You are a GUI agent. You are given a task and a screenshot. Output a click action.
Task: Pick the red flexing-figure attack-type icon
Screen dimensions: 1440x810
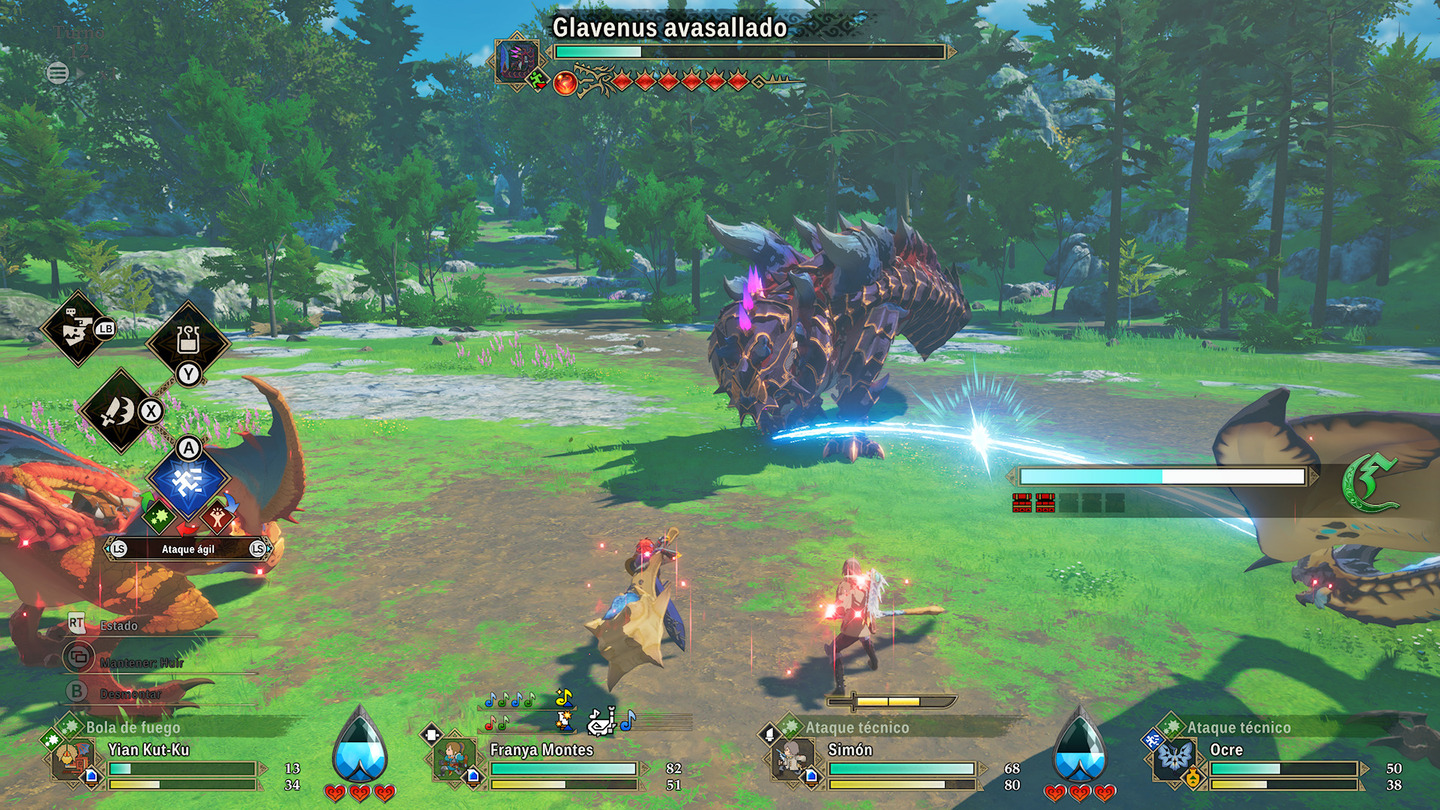click(x=218, y=516)
